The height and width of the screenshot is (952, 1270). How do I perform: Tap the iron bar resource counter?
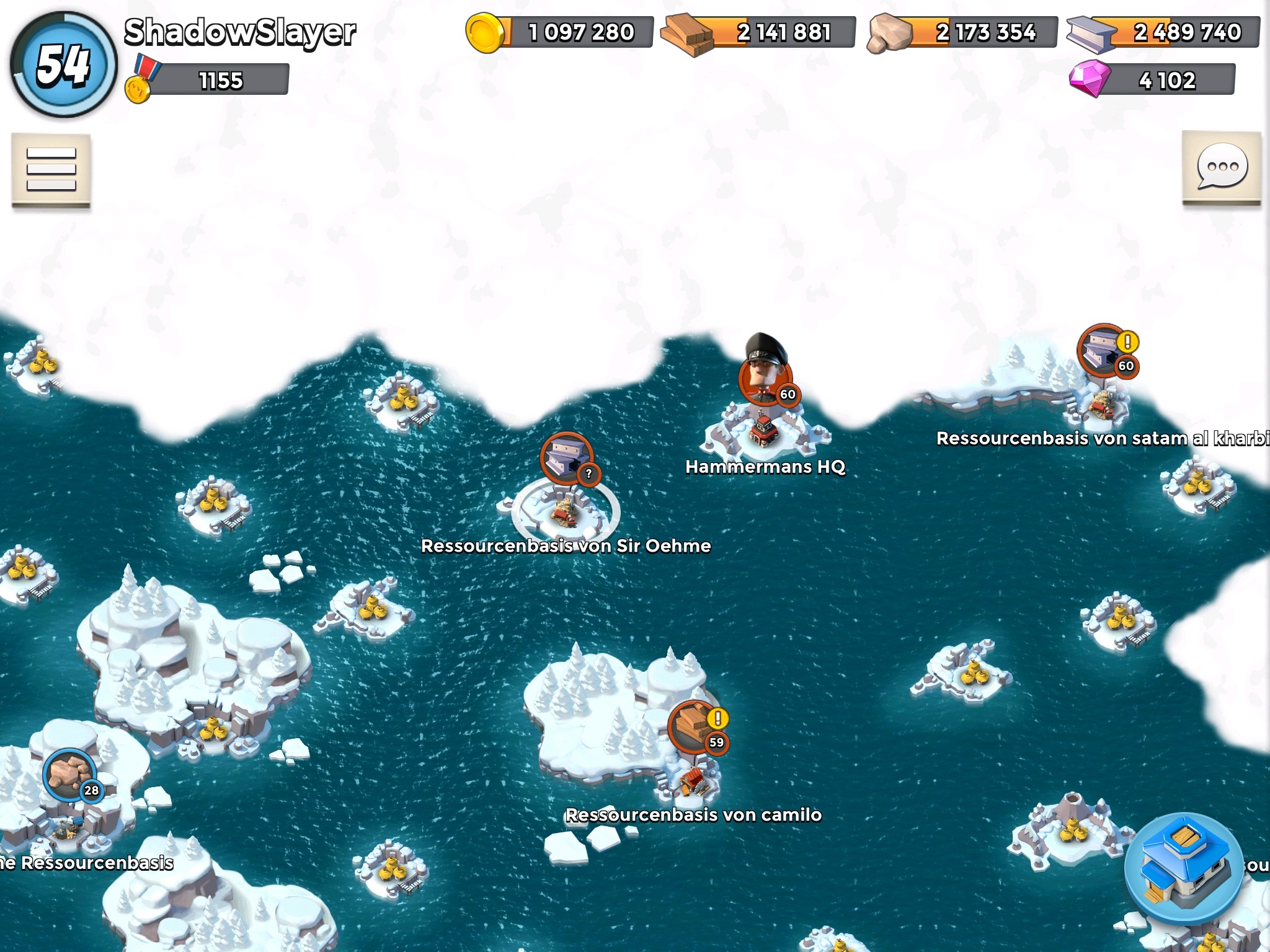point(1164,32)
